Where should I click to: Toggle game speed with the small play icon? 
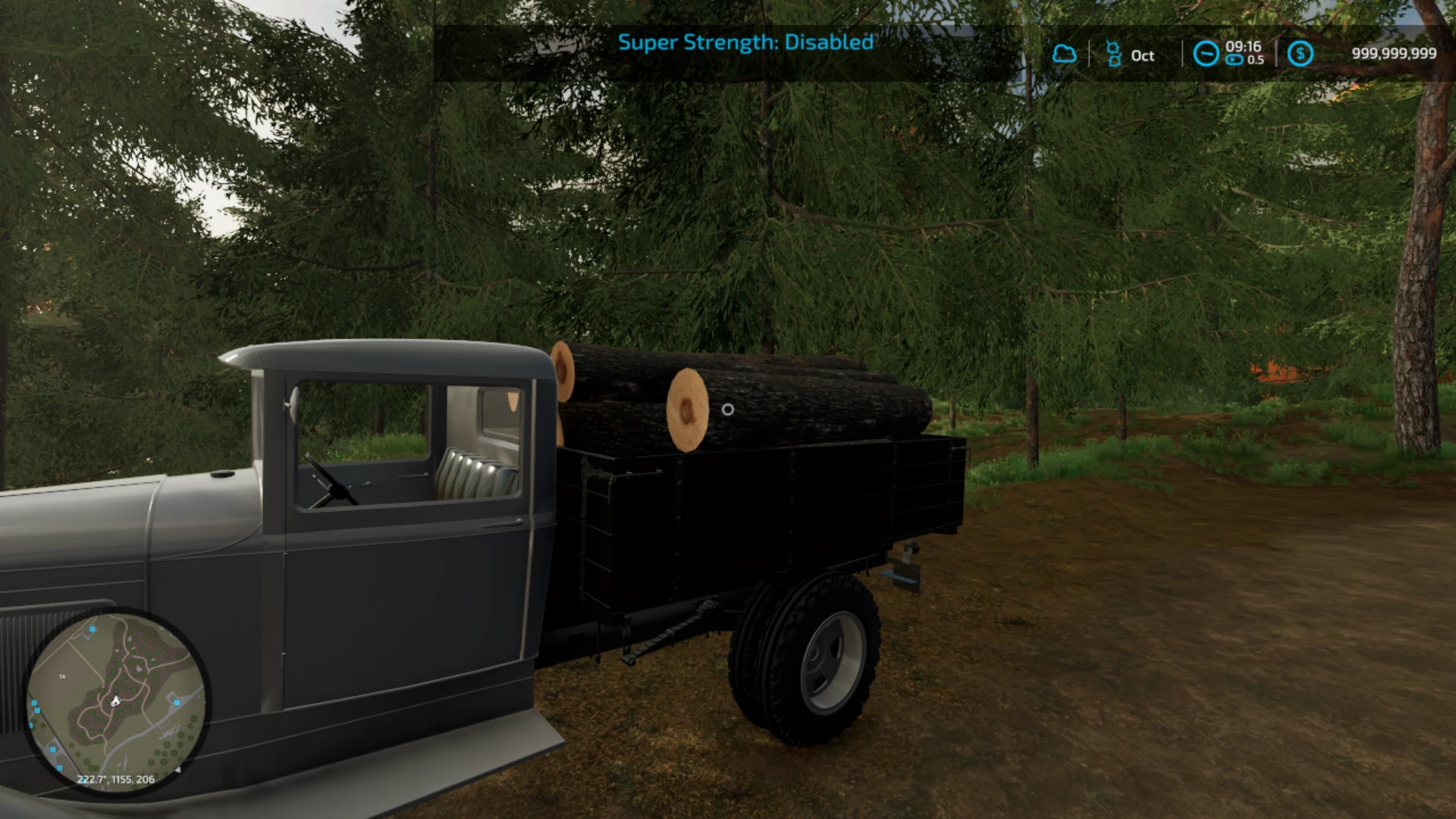coord(1234,58)
